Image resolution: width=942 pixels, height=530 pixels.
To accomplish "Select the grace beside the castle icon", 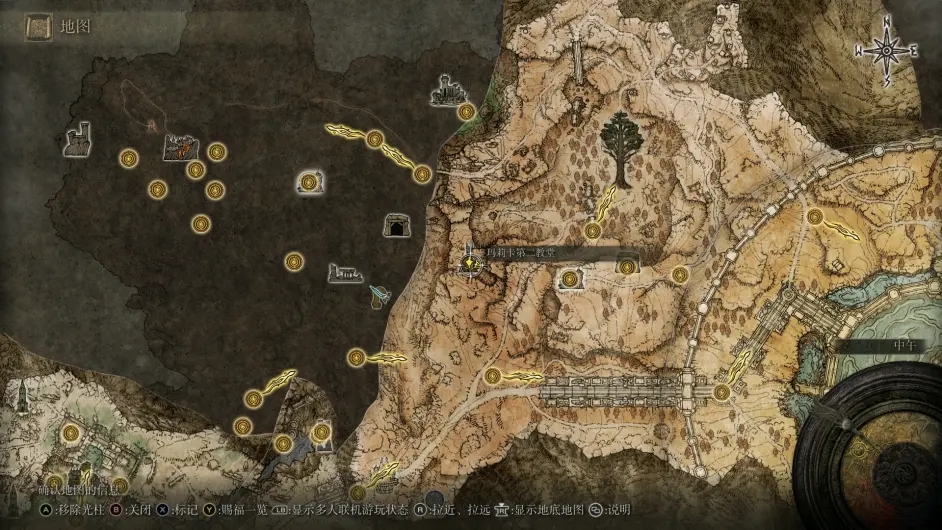I will coord(466,112).
